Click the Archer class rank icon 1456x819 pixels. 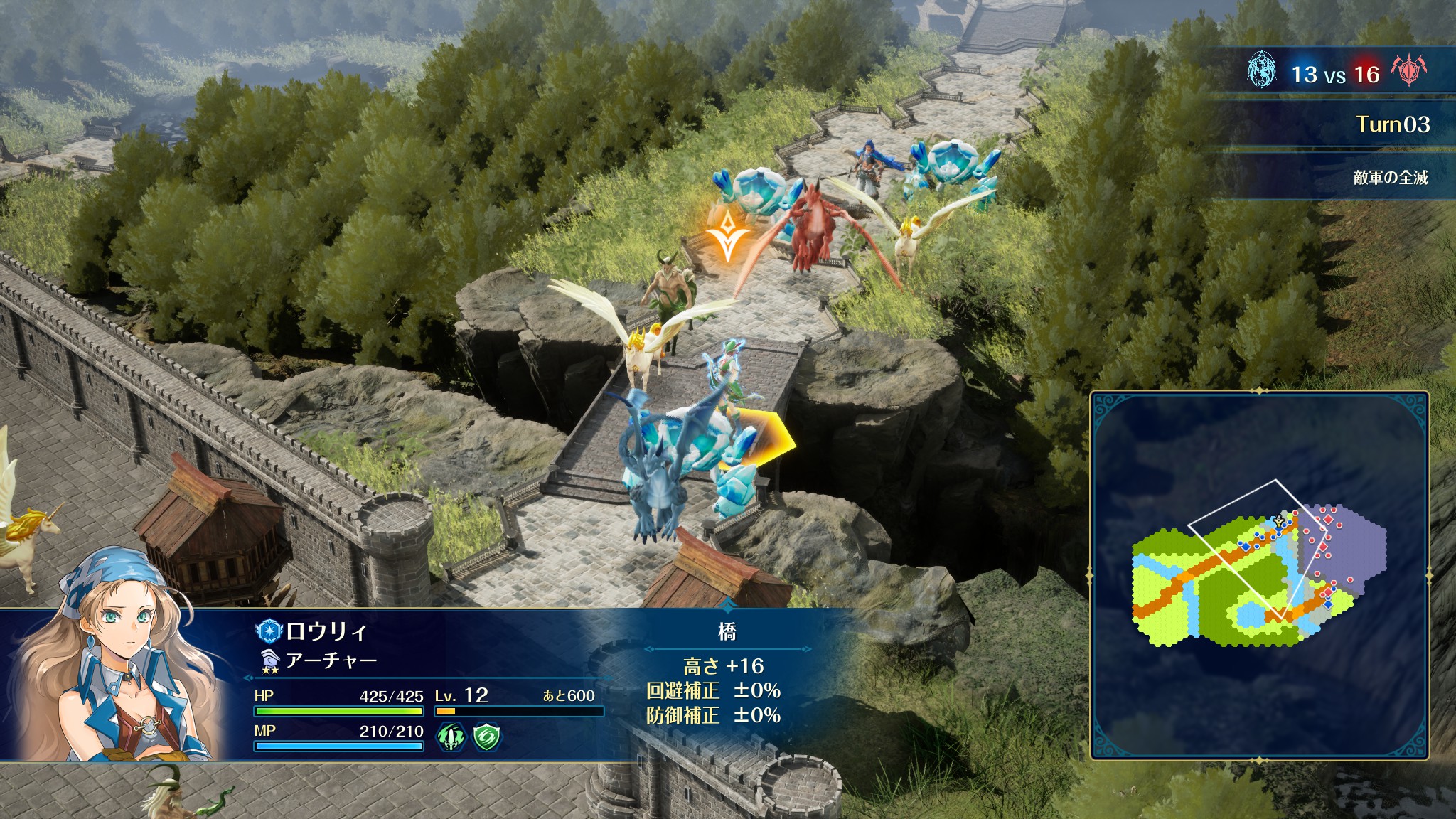[269, 661]
